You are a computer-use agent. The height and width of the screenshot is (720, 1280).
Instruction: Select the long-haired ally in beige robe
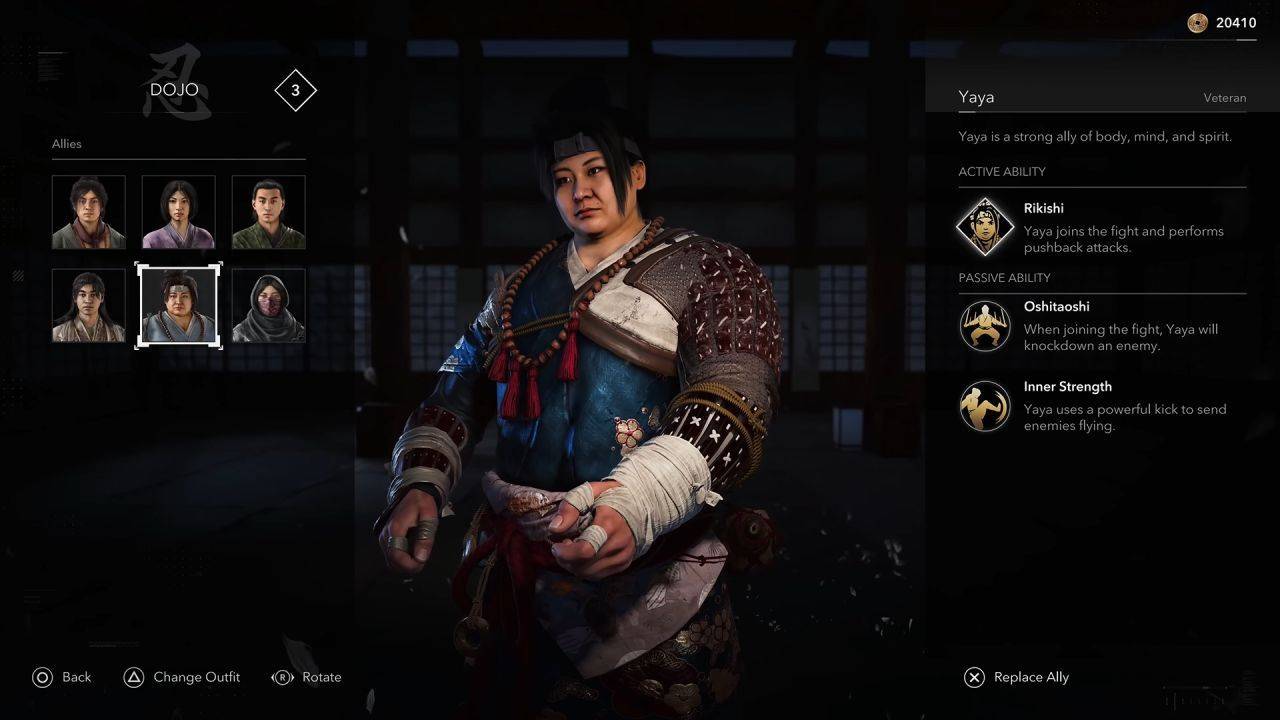89,305
